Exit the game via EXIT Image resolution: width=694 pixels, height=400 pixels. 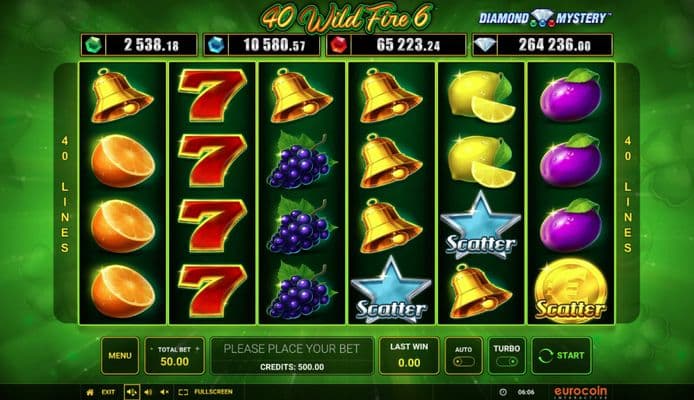(x=108, y=392)
